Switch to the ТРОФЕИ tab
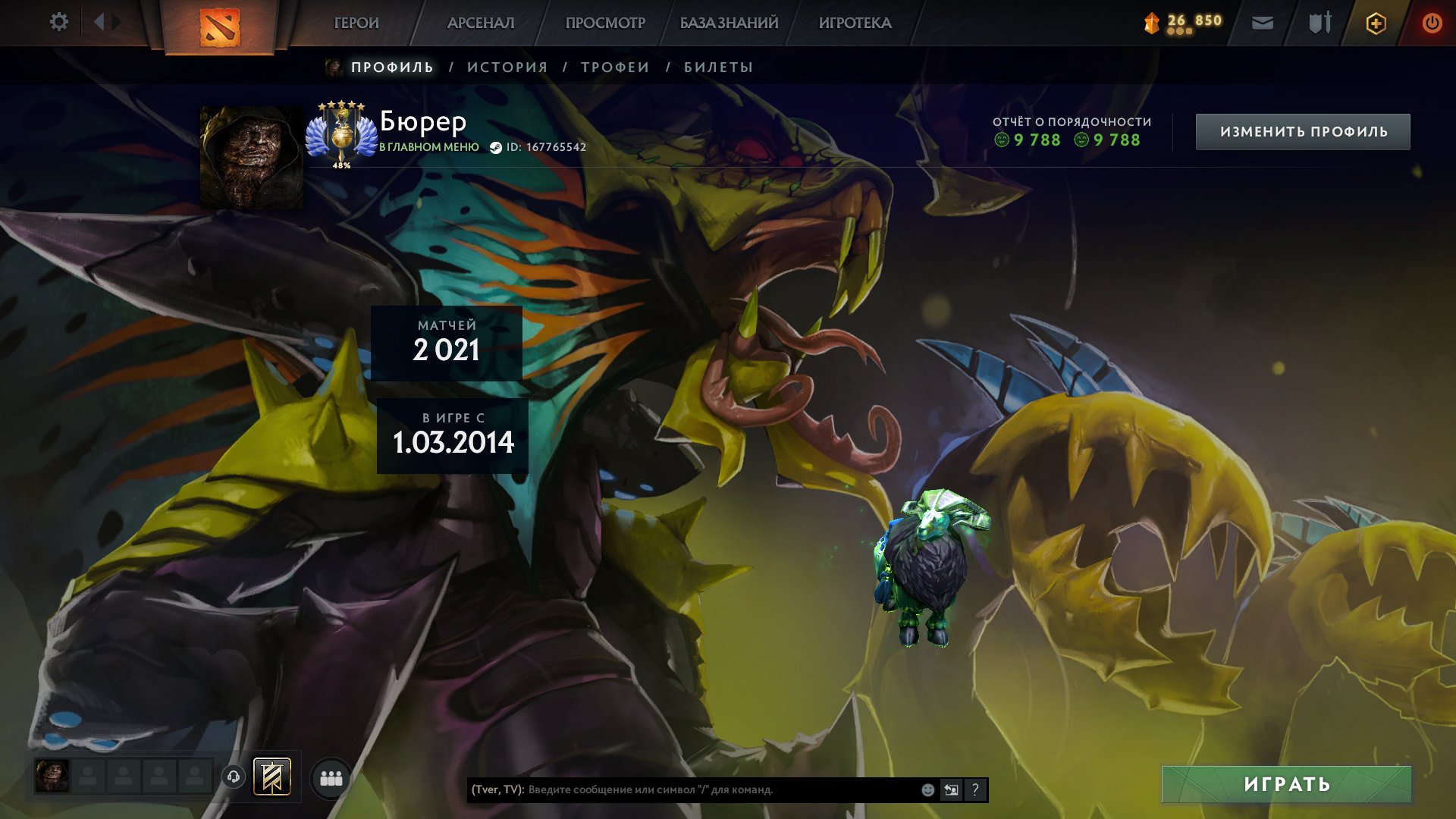The height and width of the screenshot is (819, 1456). 615,67
